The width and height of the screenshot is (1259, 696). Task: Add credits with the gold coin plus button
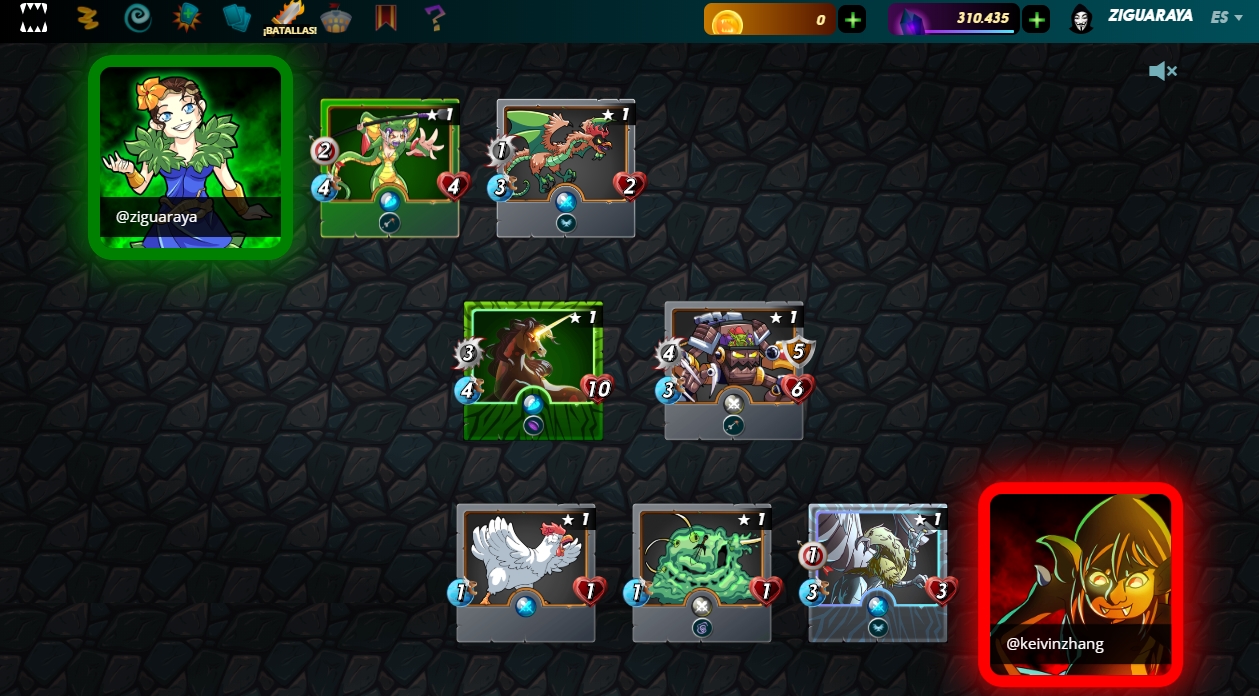(852, 19)
